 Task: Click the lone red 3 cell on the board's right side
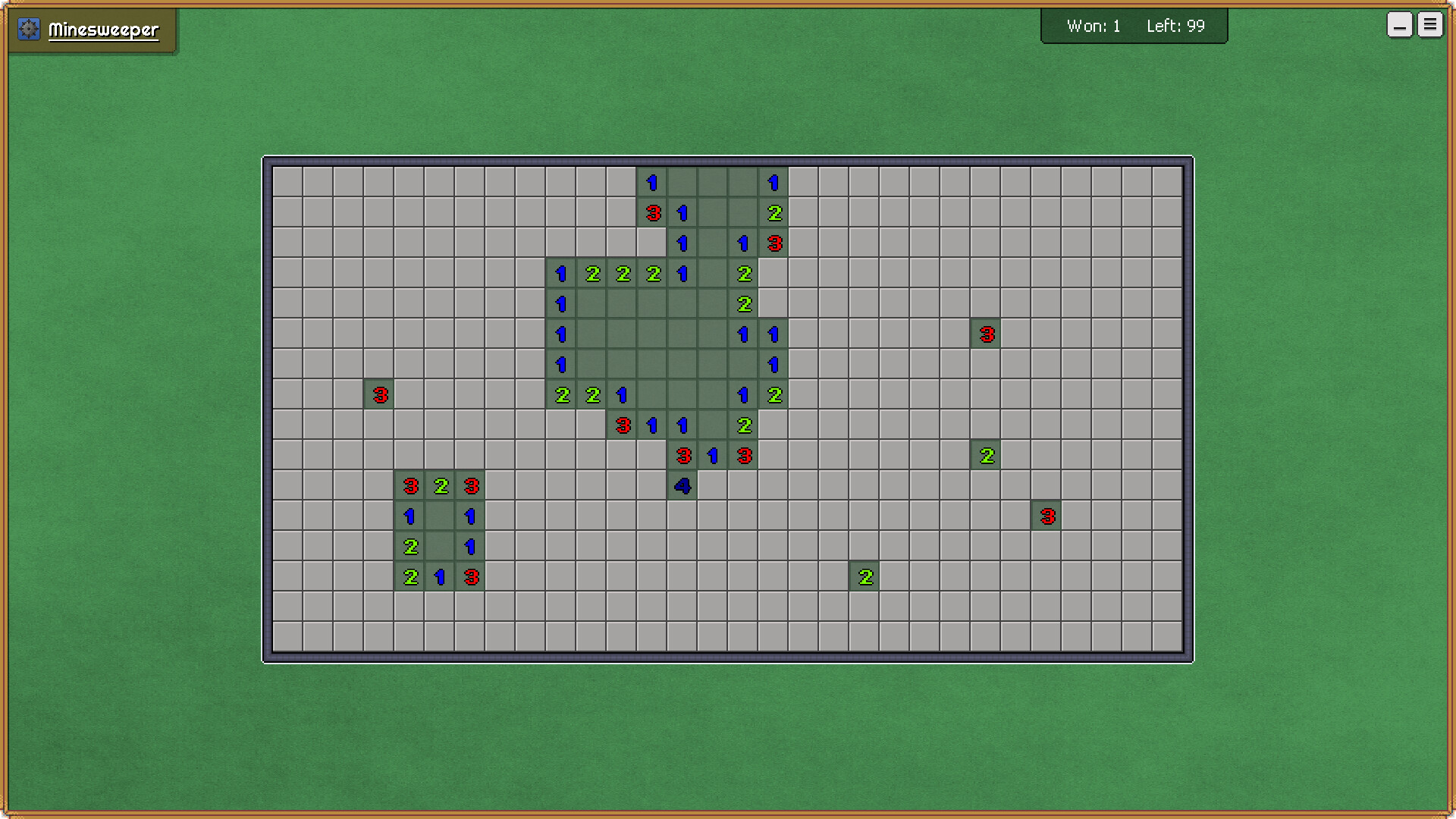pyautogui.click(x=986, y=334)
